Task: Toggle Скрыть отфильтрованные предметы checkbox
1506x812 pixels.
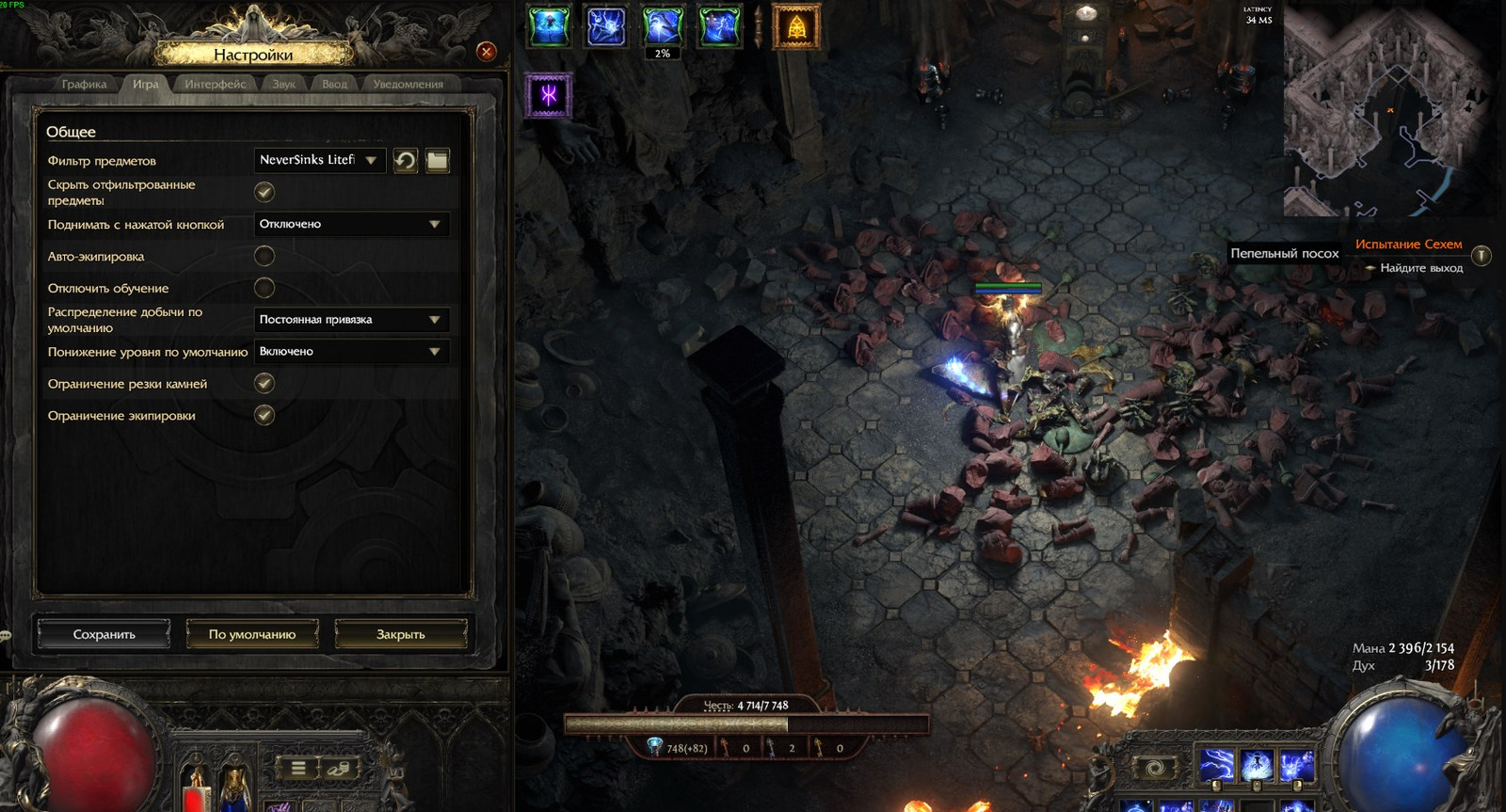Action: coord(264,192)
